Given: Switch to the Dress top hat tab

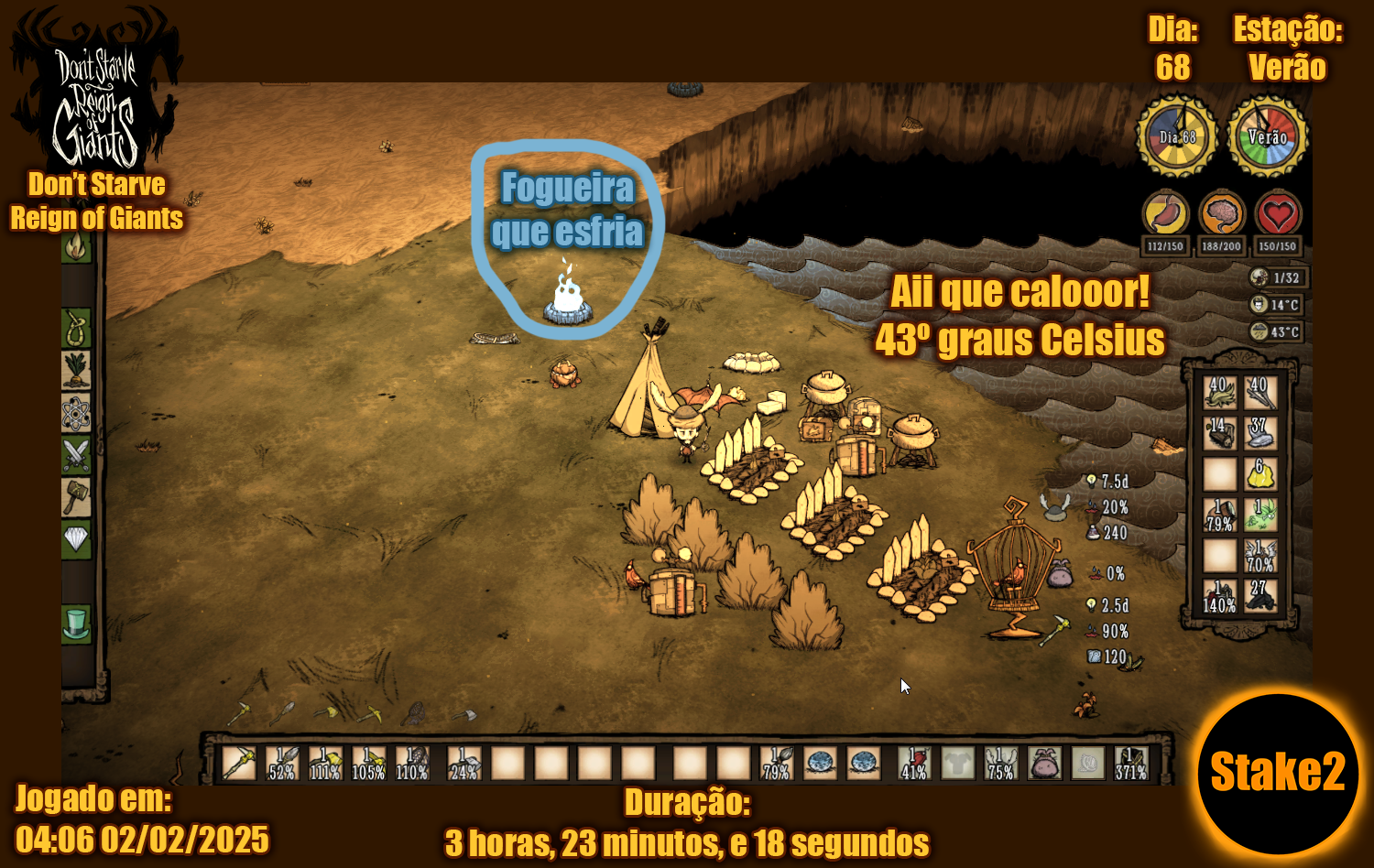Looking at the screenshot, I should coord(77,624).
